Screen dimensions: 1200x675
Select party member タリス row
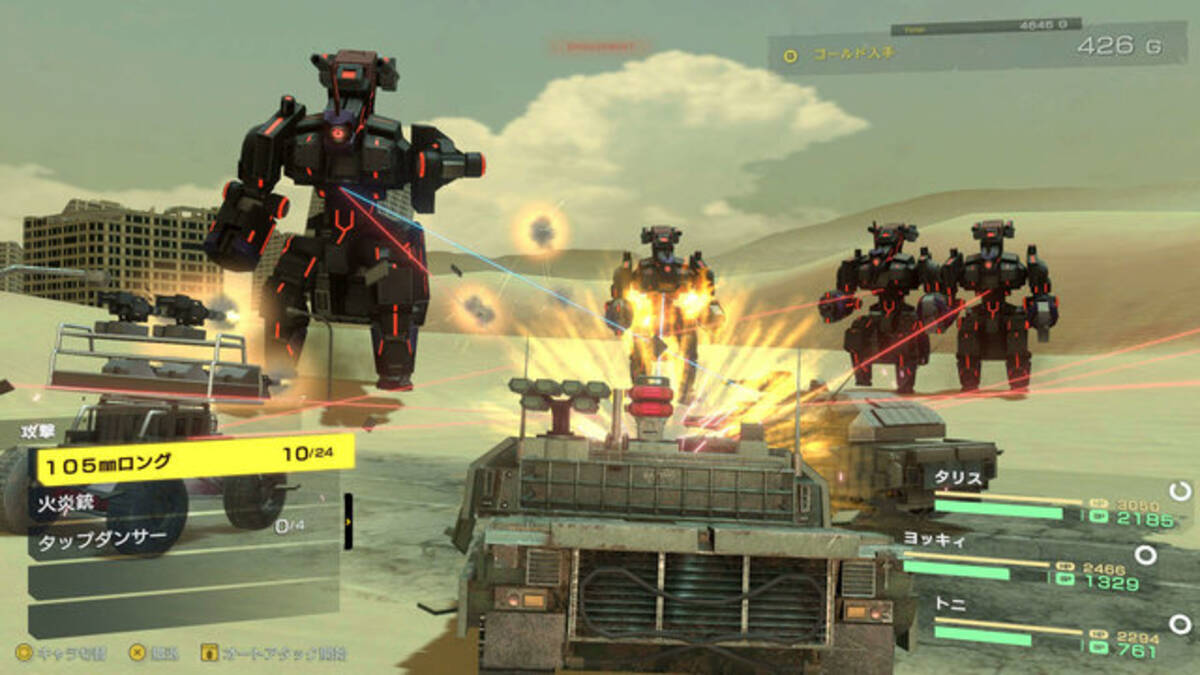pos(1050,500)
